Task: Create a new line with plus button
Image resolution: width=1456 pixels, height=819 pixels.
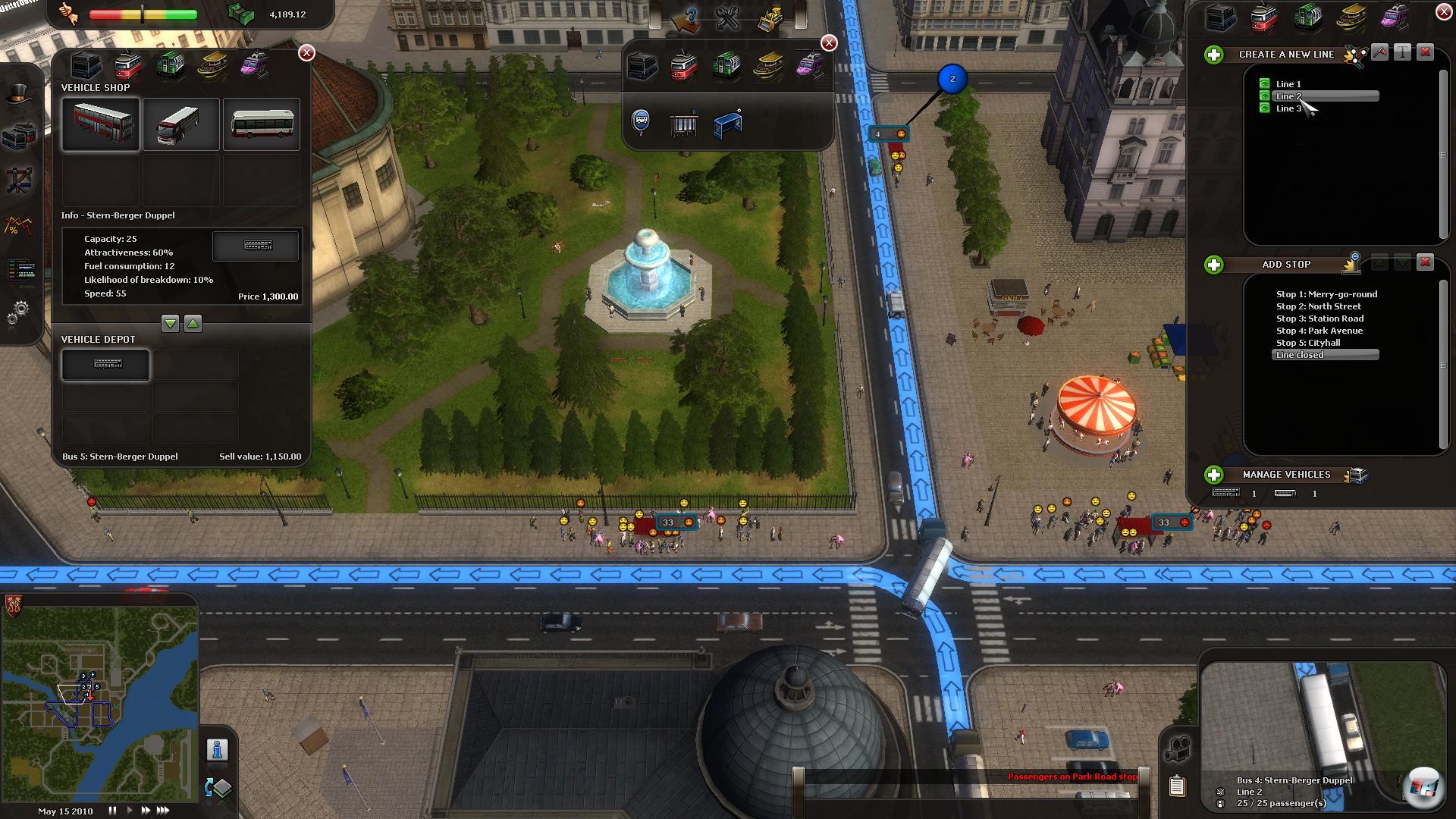Action: (x=1214, y=55)
